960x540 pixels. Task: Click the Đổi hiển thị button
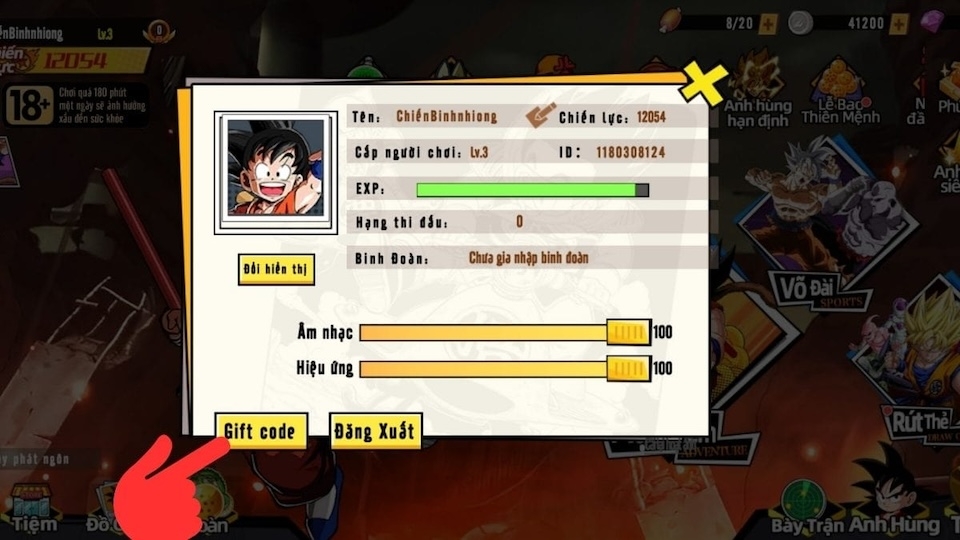point(277,270)
